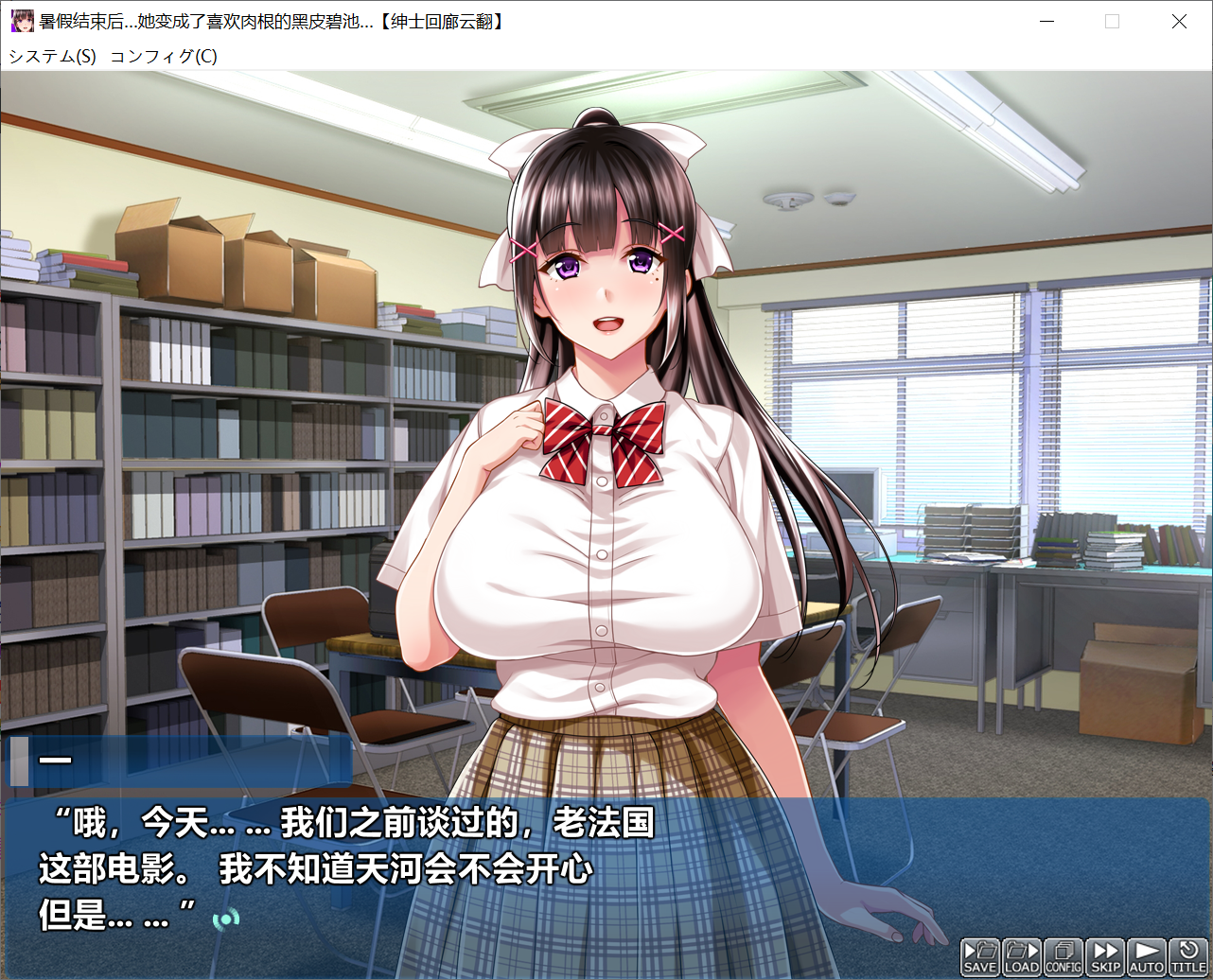This screenshot has height=980, width=1213.
Task: Toggle AUTO text advance on
Action: [1145, 957]
